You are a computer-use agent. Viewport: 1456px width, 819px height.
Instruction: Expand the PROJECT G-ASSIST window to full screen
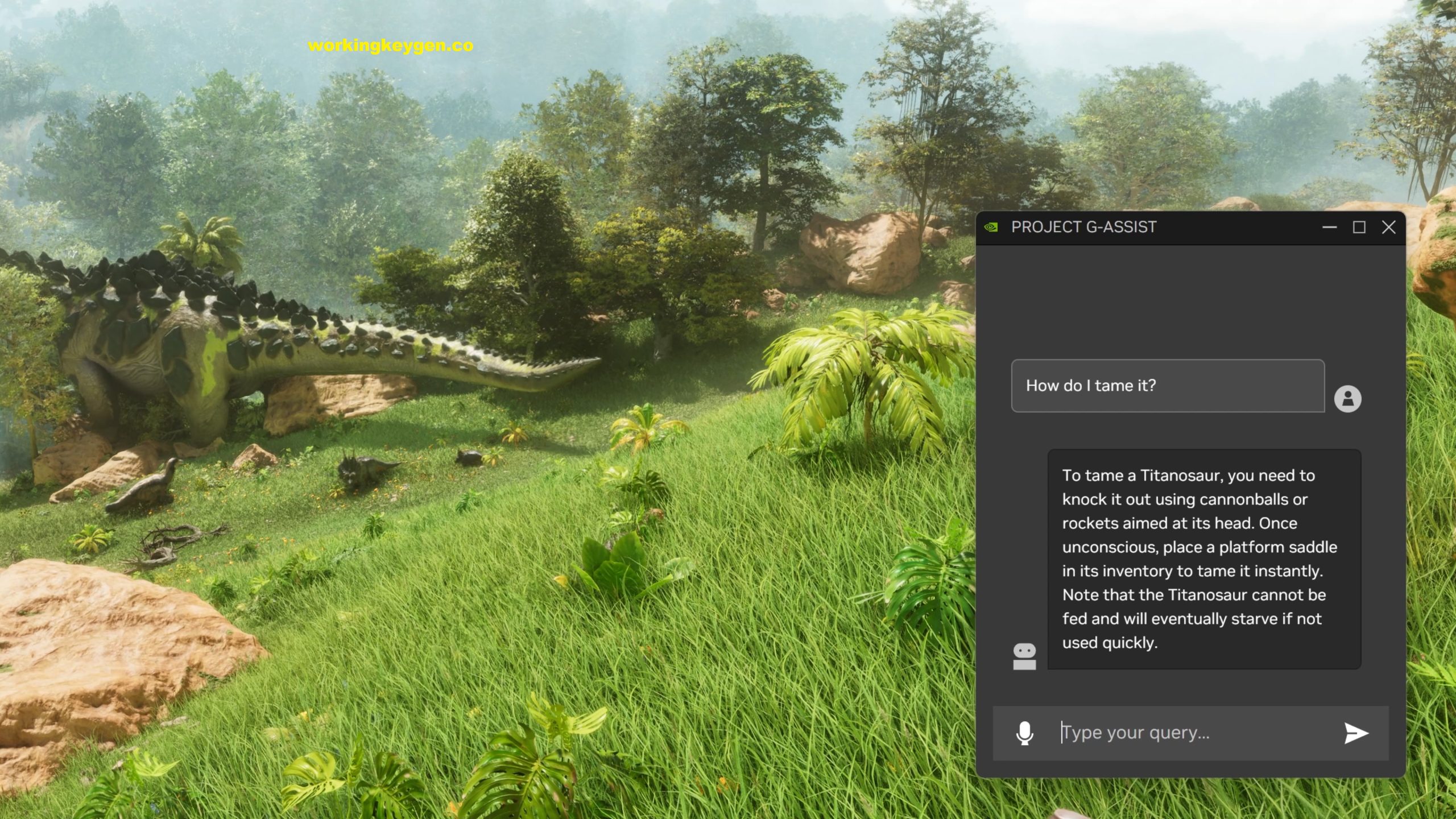tap(1360, 226)
